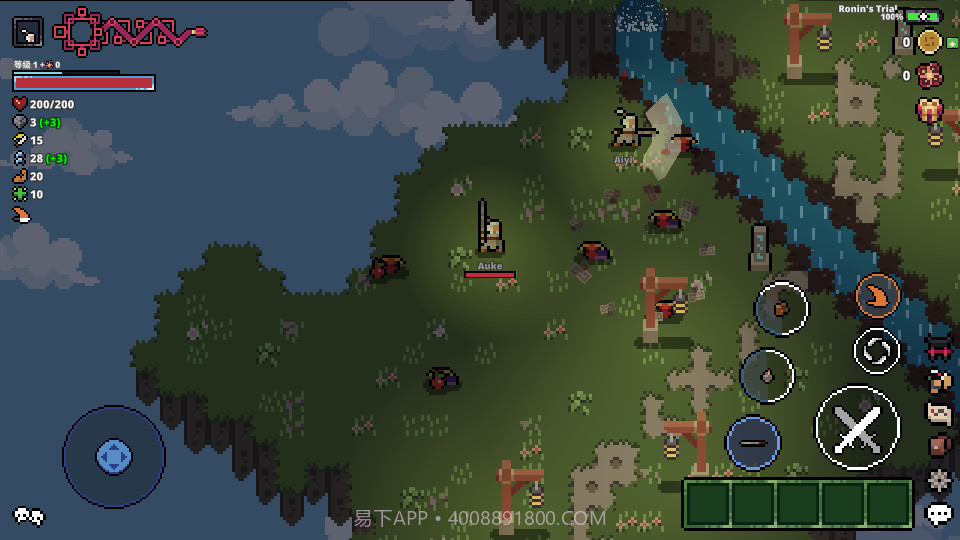Open the brown backpack inventory

pos(938,446)
